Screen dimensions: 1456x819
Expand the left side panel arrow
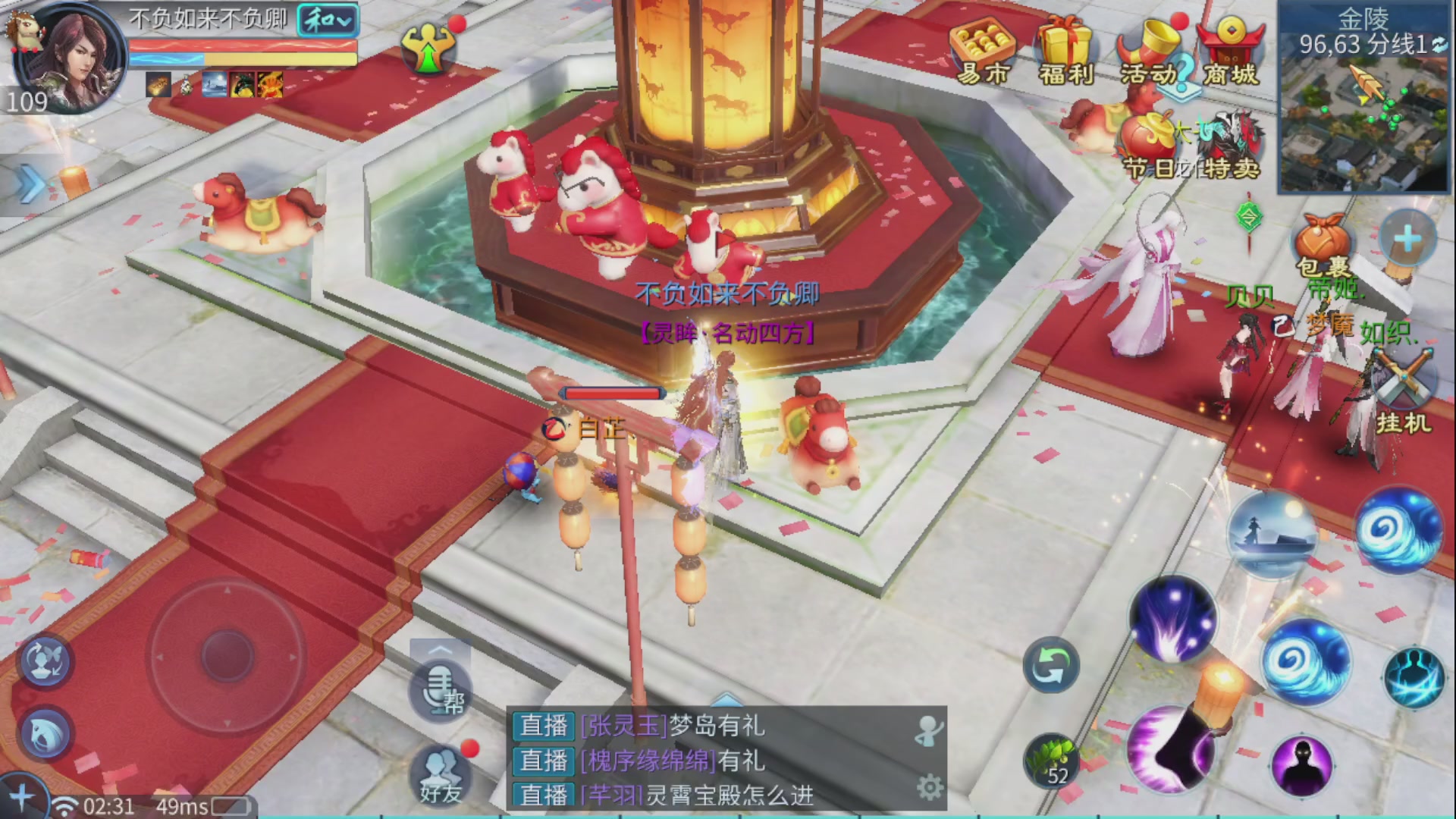pyautogui.click(x=30, y=184)
